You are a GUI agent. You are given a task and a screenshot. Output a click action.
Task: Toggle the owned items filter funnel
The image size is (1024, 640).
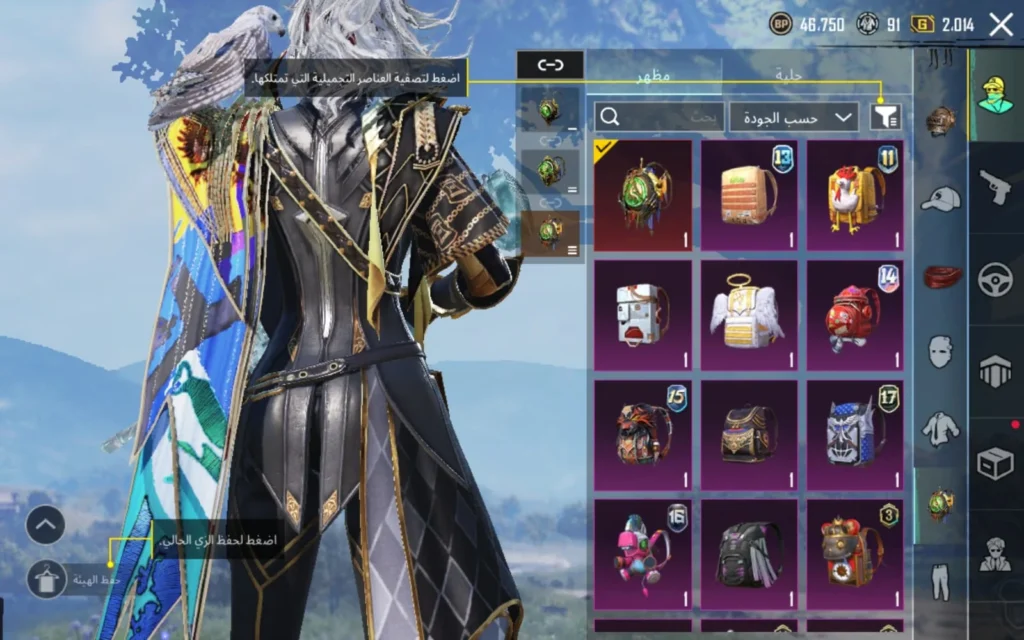(x=884, y=117)
